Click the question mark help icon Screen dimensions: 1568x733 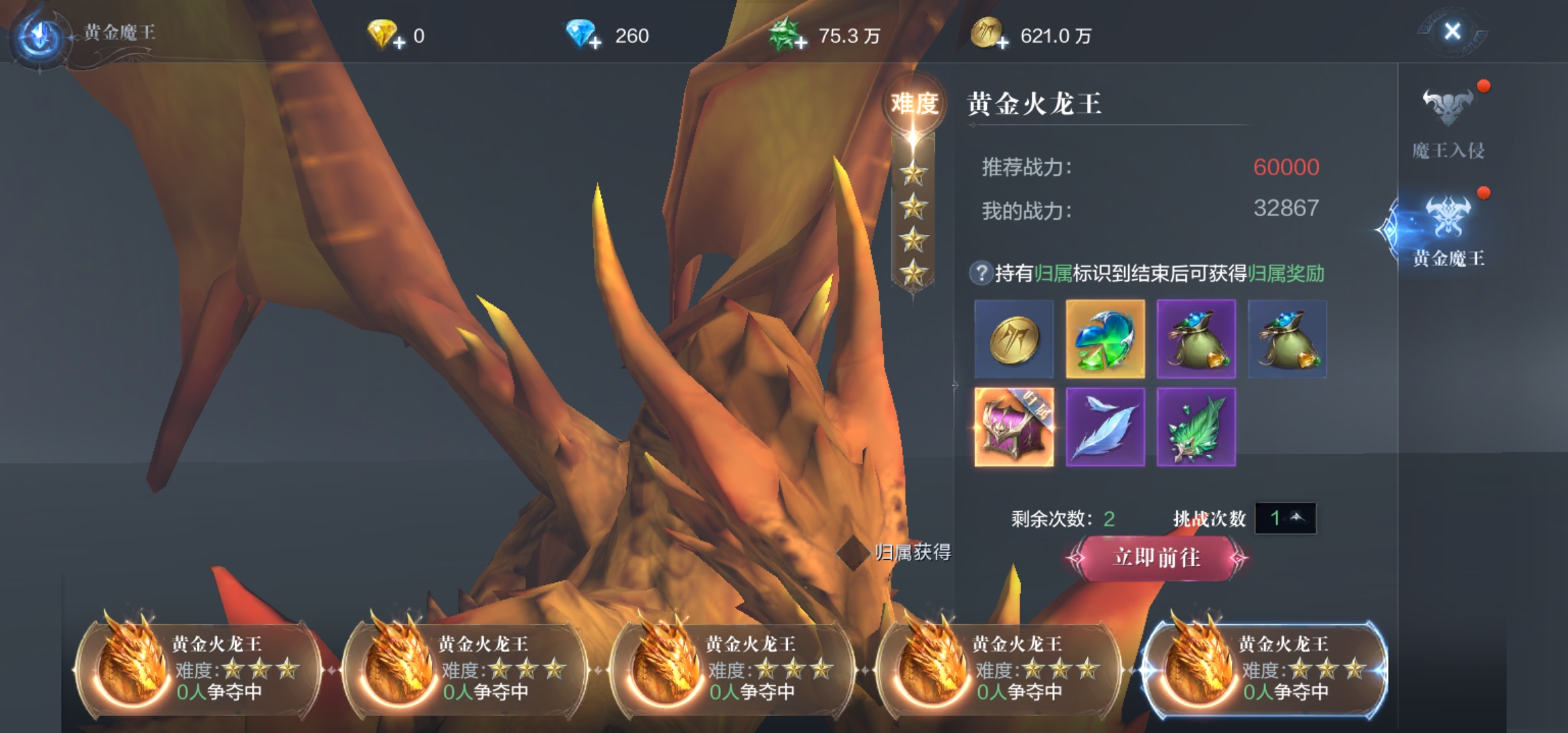[980, 274]
